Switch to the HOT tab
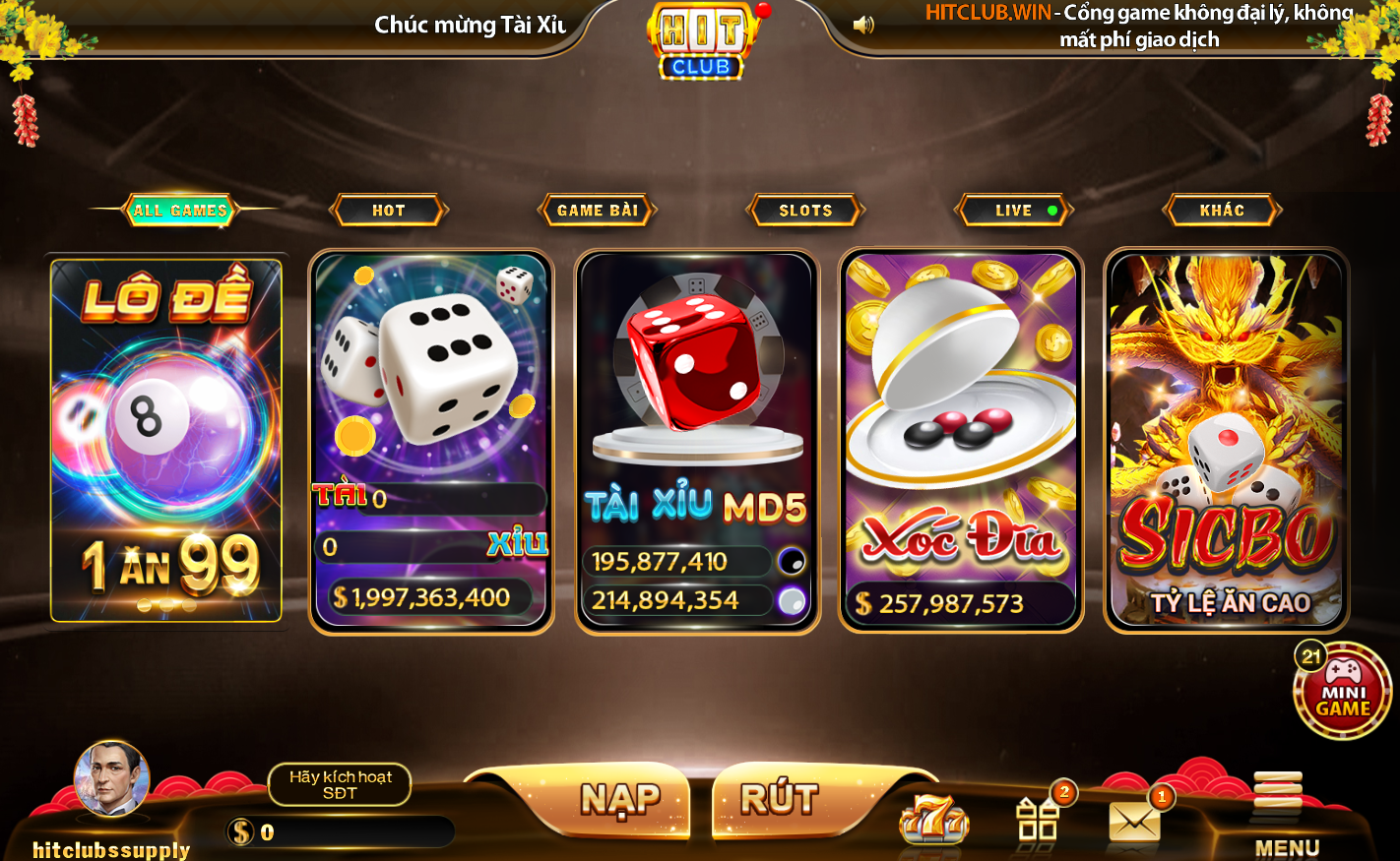This screenshot has width=1400, height=861. [x=390, y=209]
